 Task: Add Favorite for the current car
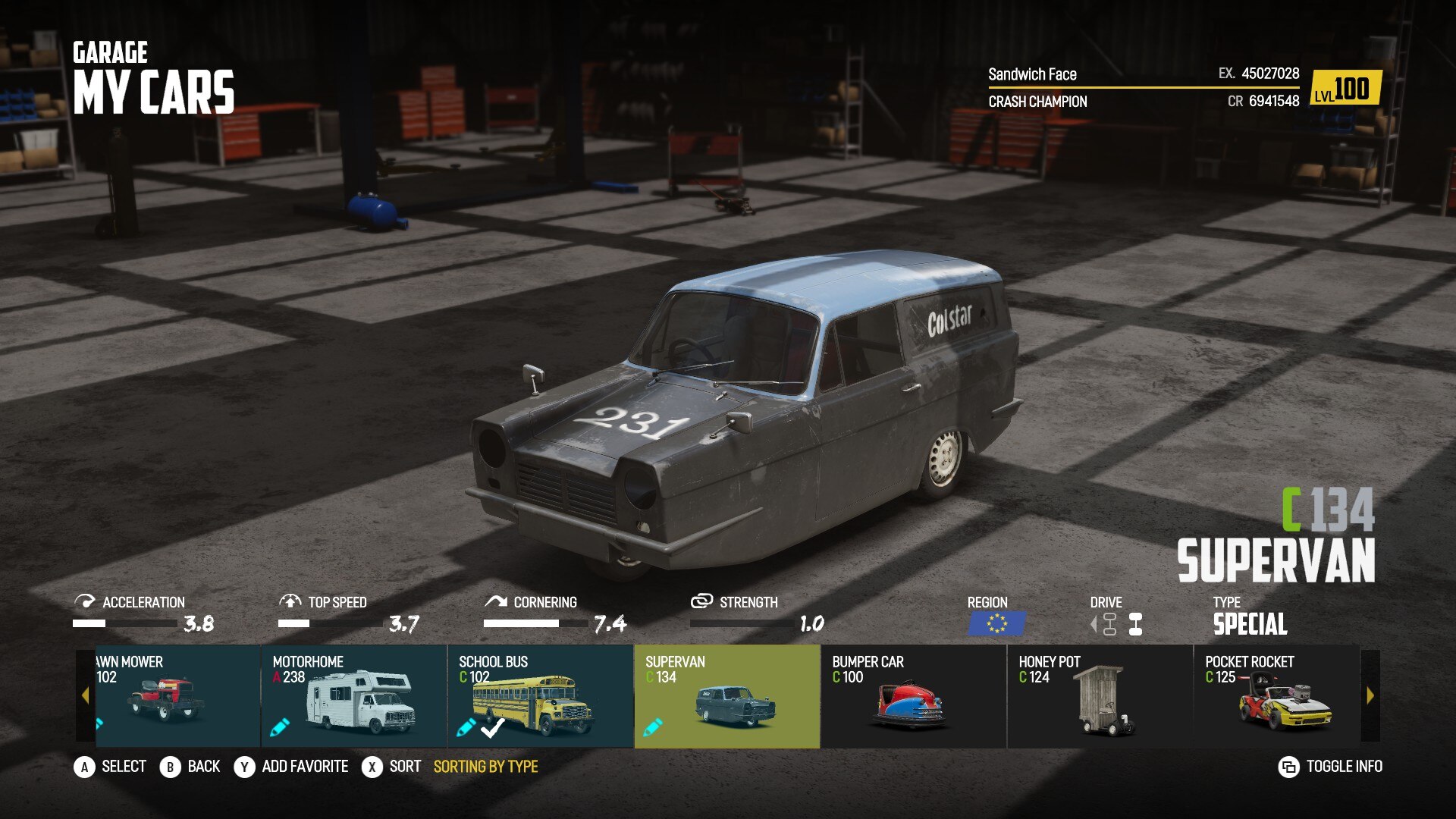[x=291, y=767]
